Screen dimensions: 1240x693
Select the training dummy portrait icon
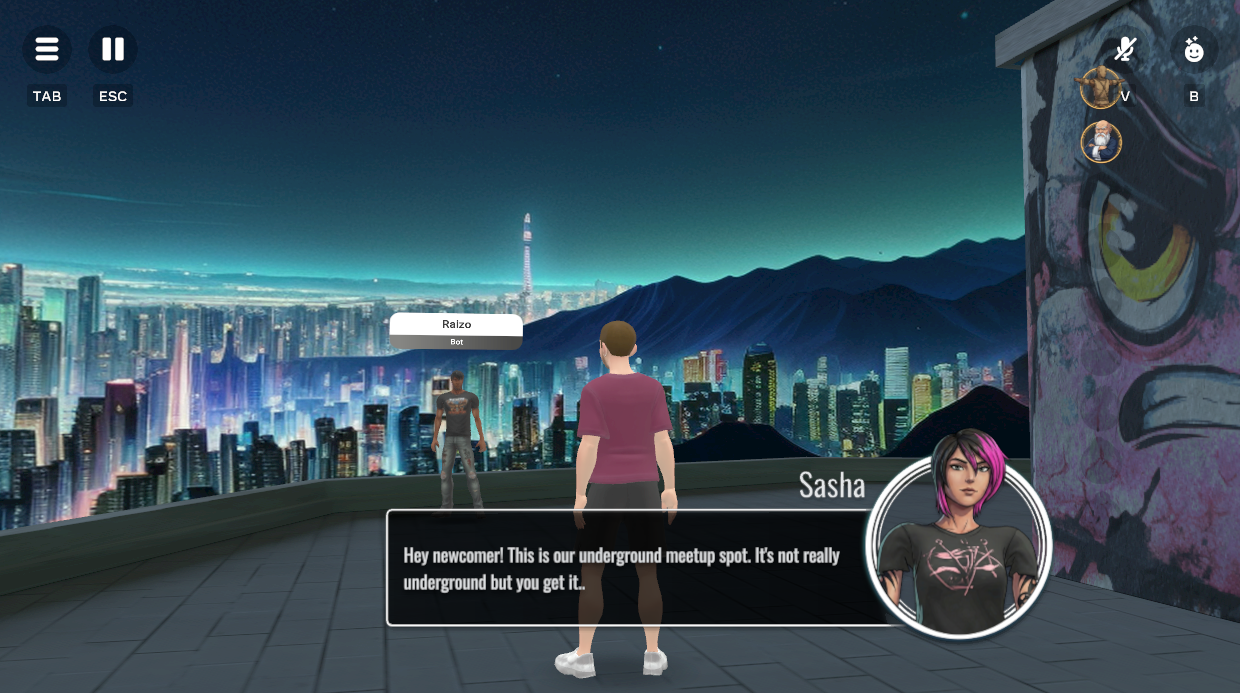[x=1099, y=89]
